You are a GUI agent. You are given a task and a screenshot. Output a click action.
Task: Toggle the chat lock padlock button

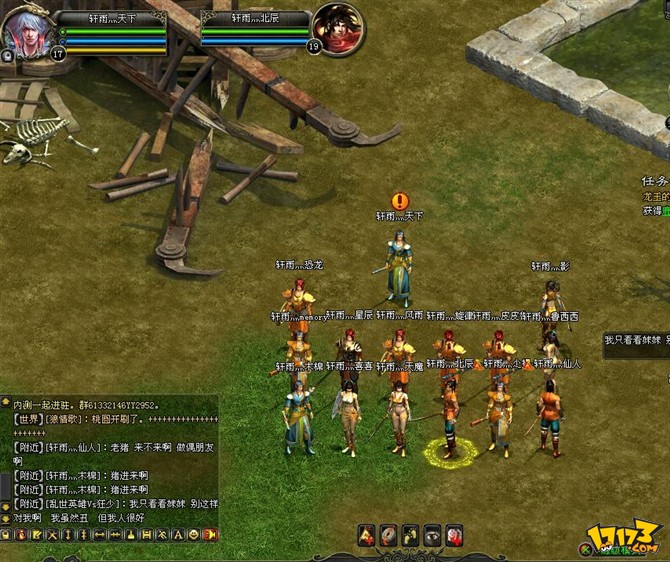[6, 536]
